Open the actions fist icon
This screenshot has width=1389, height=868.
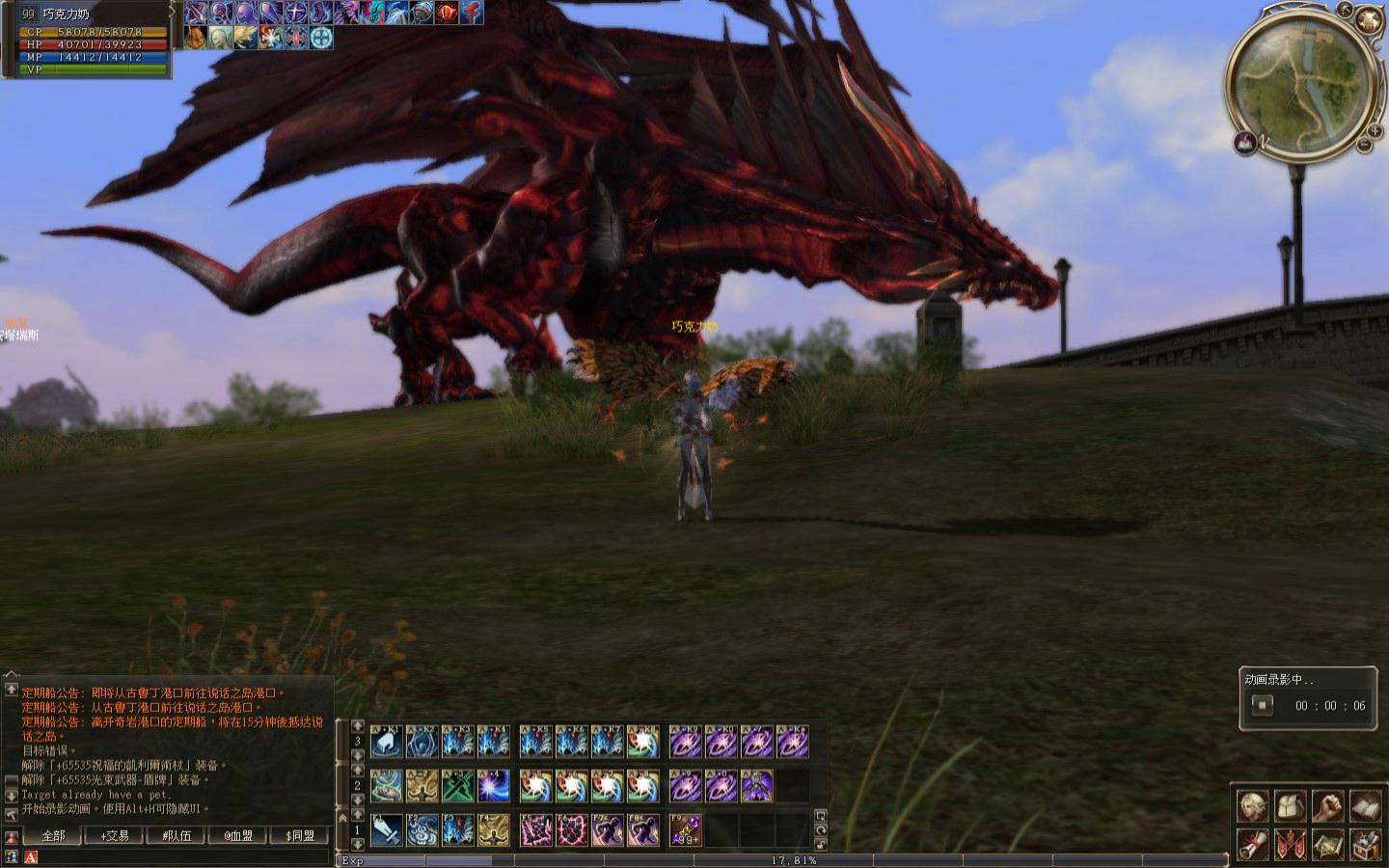click(x=1327, y=806)
